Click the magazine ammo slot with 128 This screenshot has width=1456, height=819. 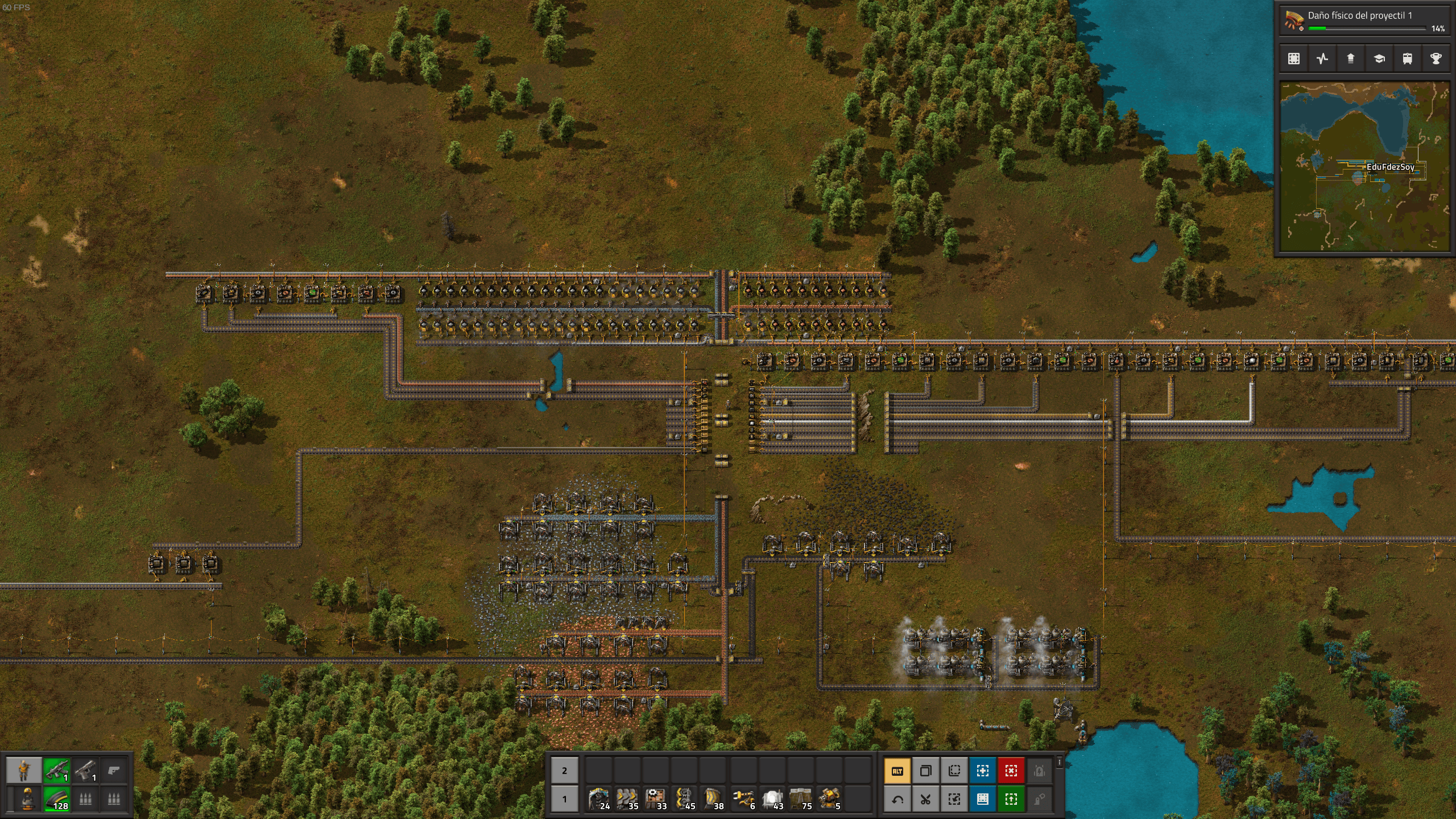point(56,799)
